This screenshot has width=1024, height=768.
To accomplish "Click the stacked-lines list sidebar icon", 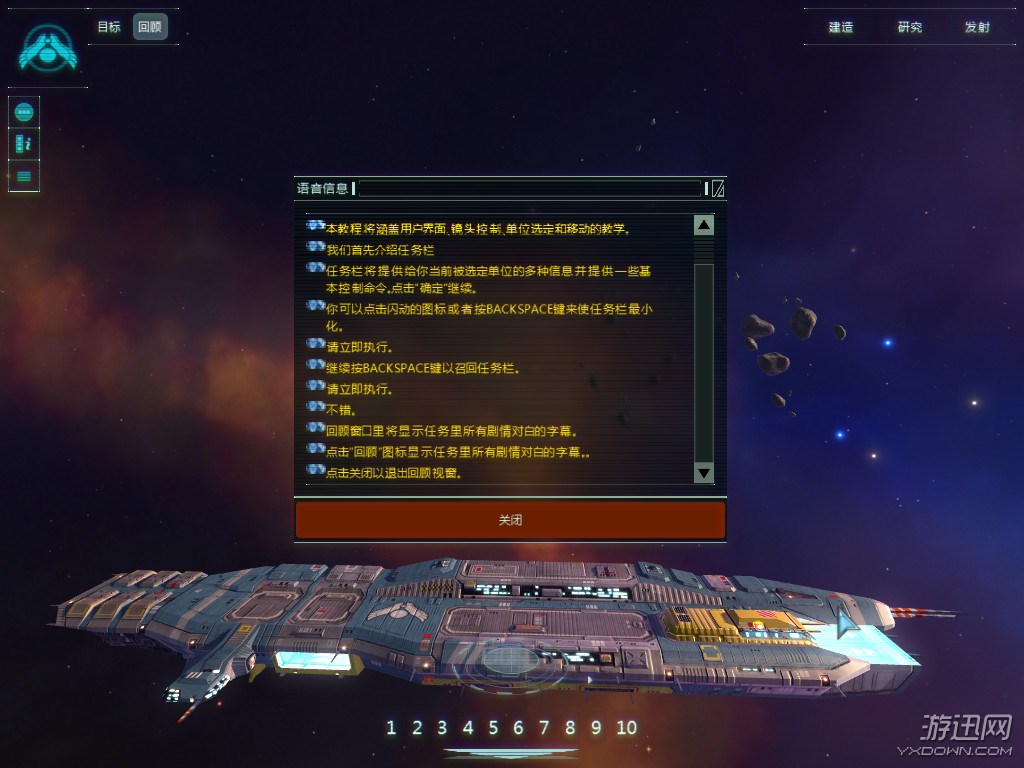I will point(24,176).
